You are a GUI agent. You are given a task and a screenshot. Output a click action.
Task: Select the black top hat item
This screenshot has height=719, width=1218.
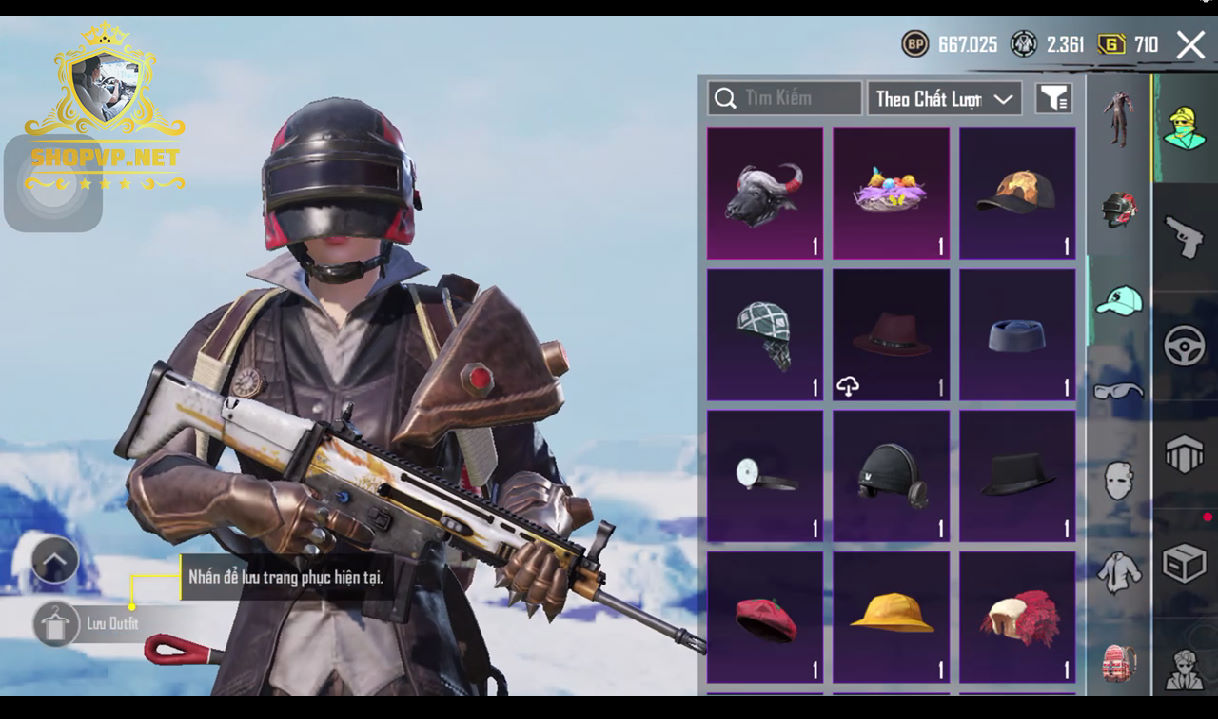pos(1017,476)
